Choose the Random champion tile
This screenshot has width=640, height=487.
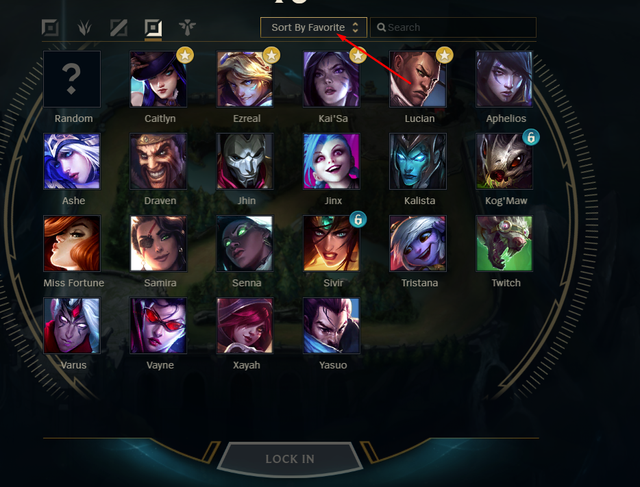coord(72,79)
